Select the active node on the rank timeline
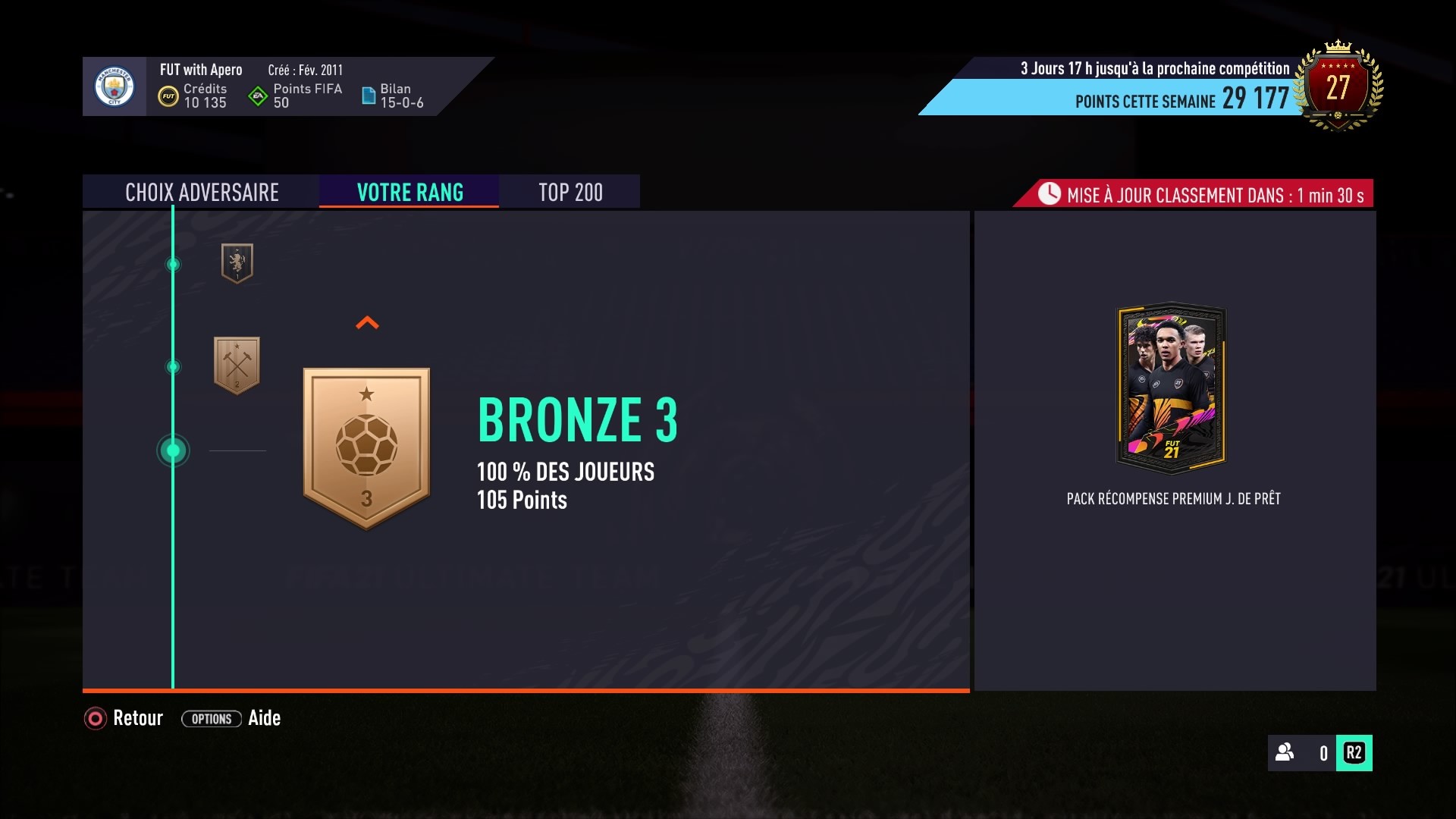Viewport: 1456px width, 819px height. coord(173,450)
